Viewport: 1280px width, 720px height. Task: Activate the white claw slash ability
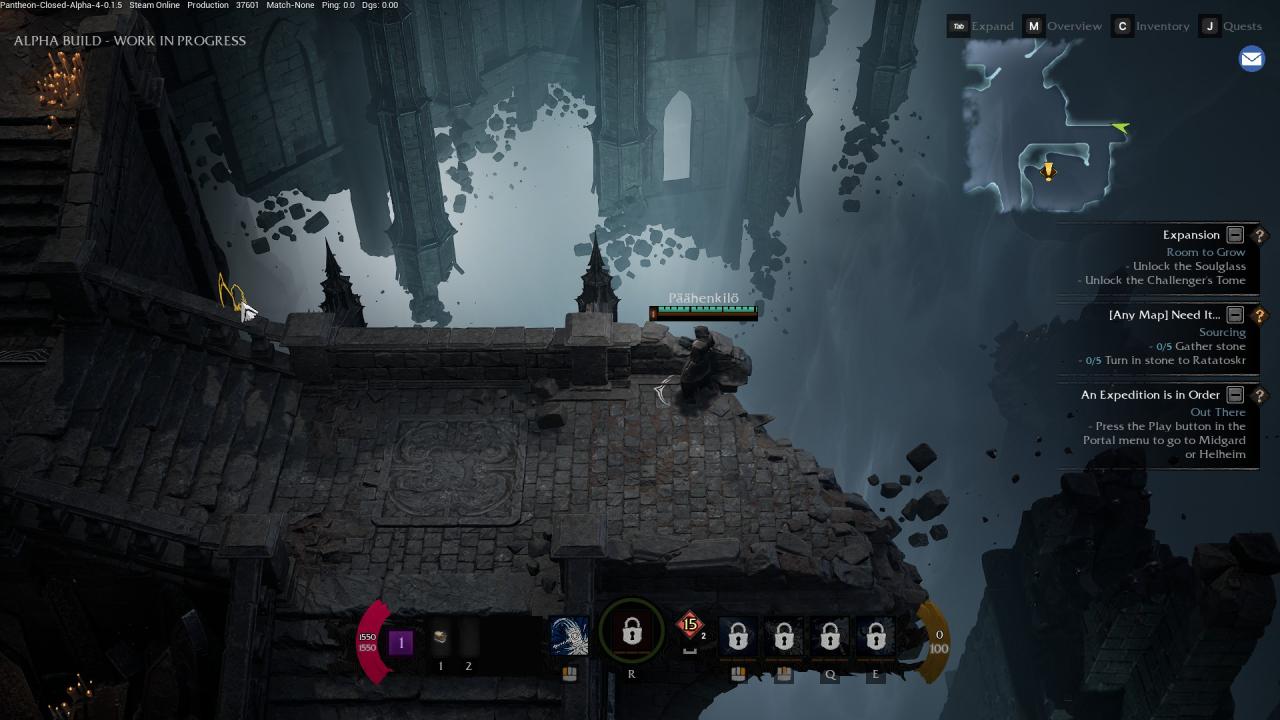tap(569, 636)
